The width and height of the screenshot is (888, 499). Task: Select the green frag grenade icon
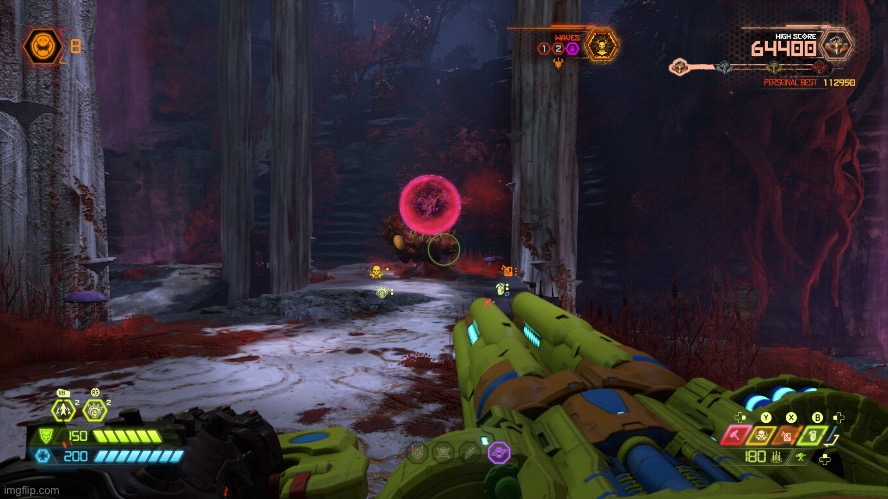817,434
